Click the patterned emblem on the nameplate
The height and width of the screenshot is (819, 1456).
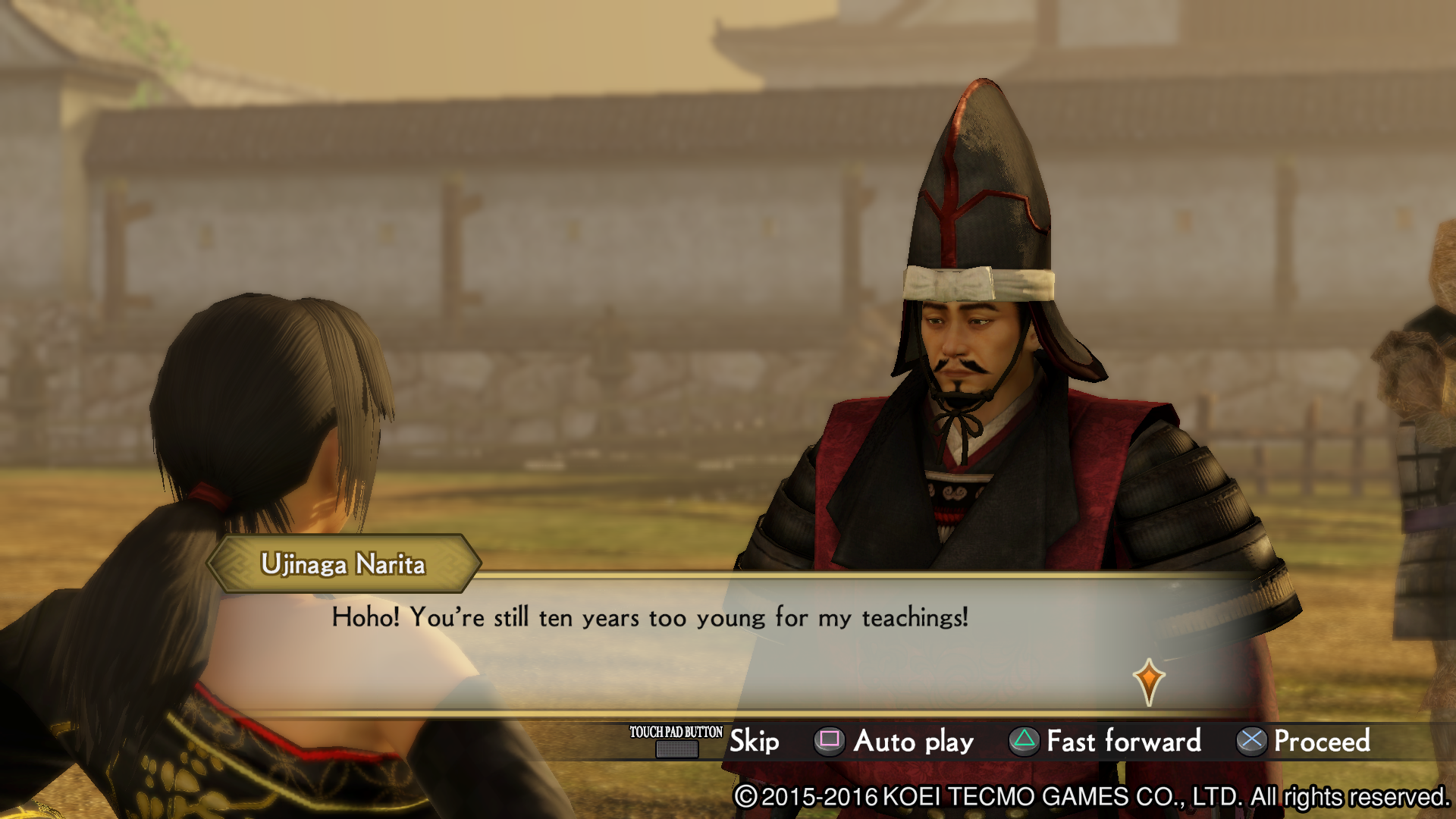[x=236, y=563]
